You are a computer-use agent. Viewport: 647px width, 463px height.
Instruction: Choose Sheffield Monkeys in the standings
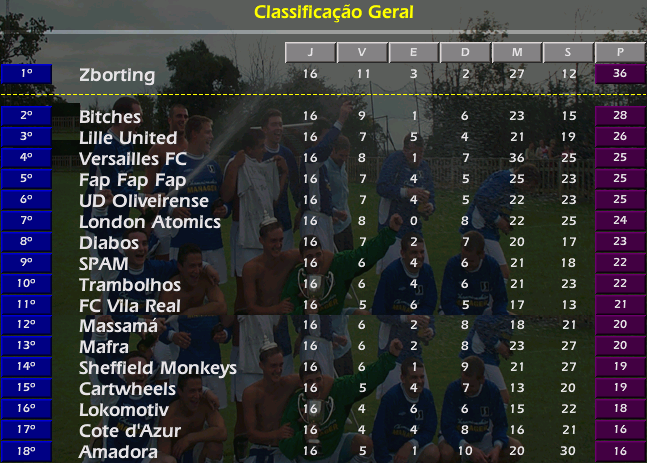click(x=157, y=368)
